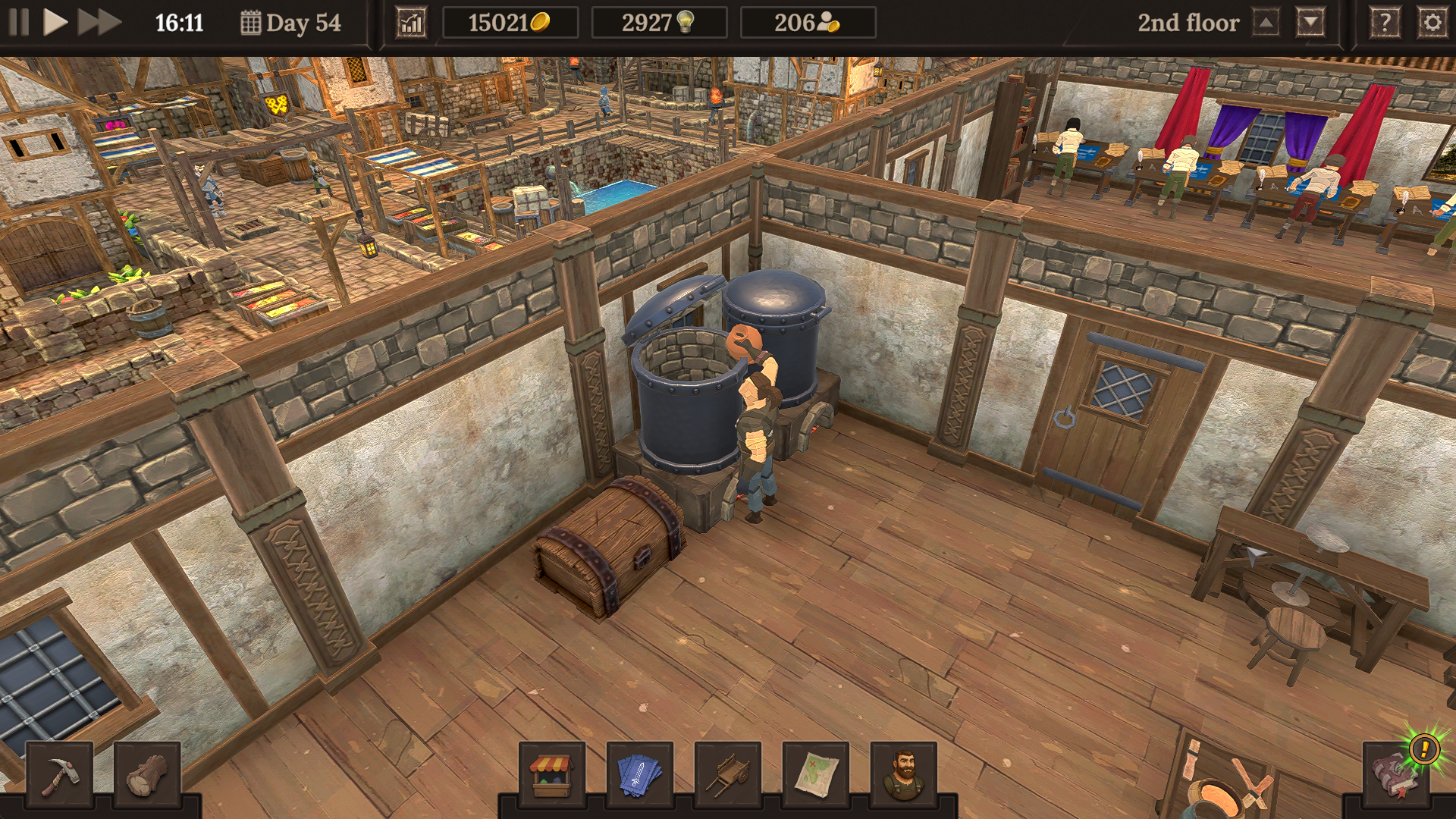Open the journal book with alert
This screenshot has height=819, width=1456.
(1397, 773)
